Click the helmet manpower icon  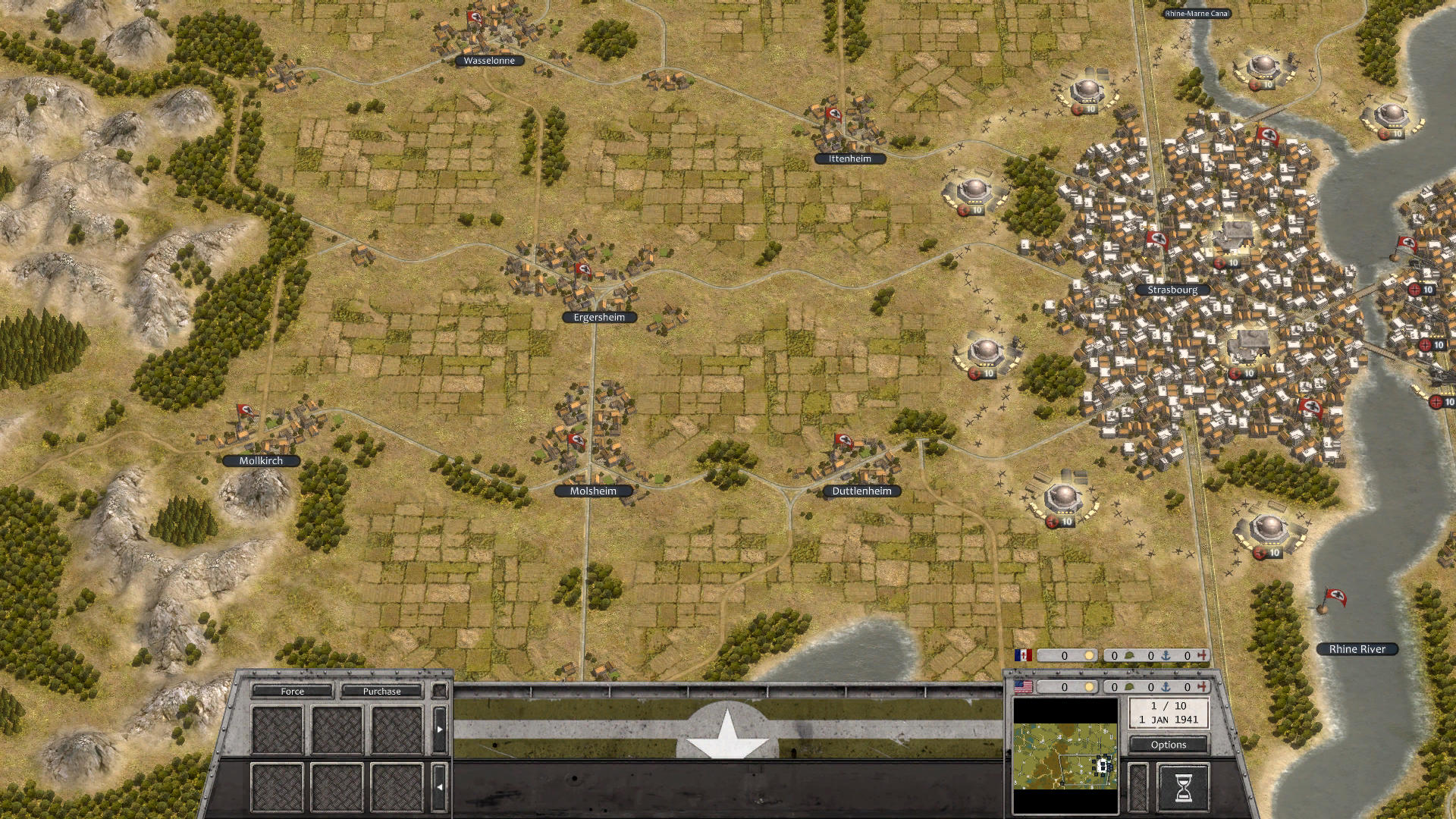1129,687
